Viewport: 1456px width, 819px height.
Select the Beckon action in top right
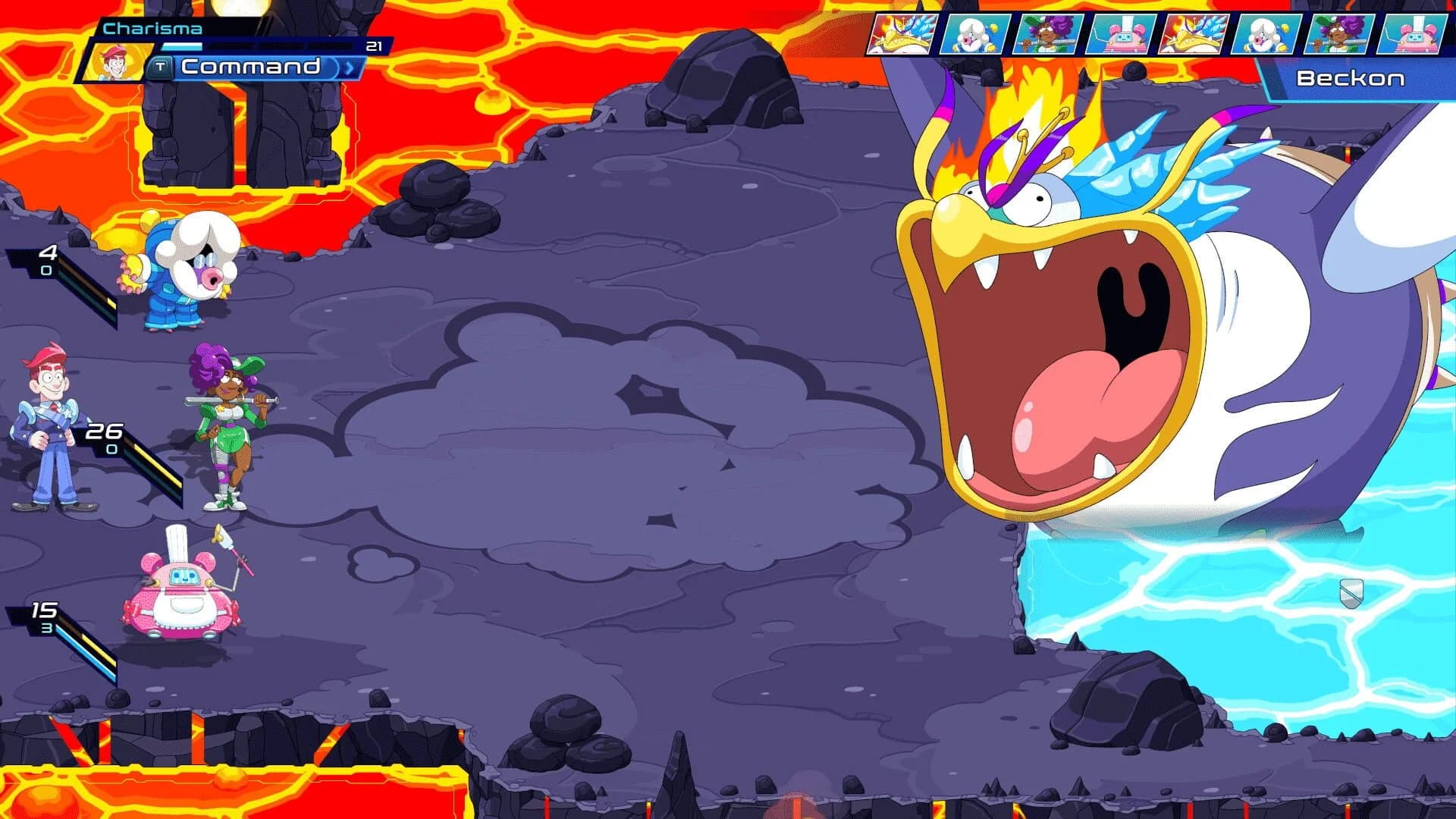[x=1350, y=78]
